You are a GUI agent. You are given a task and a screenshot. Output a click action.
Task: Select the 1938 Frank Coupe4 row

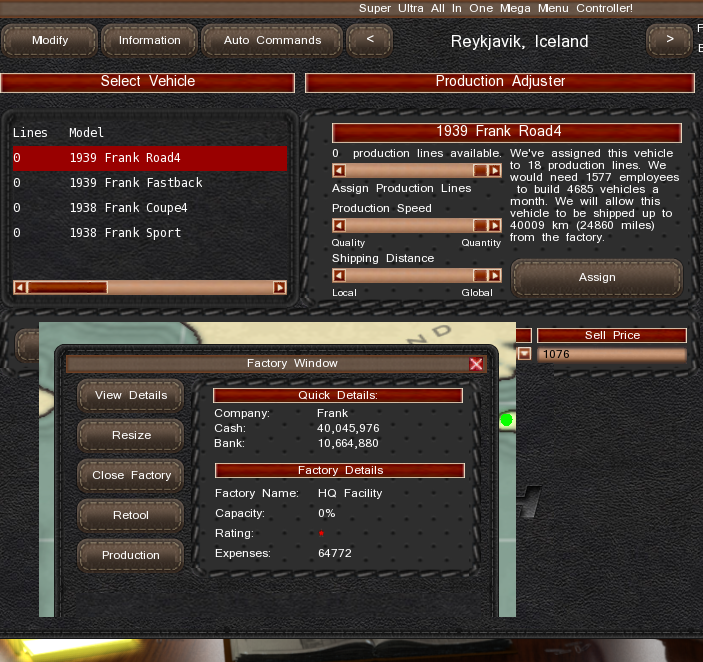(x=150, y=208)
